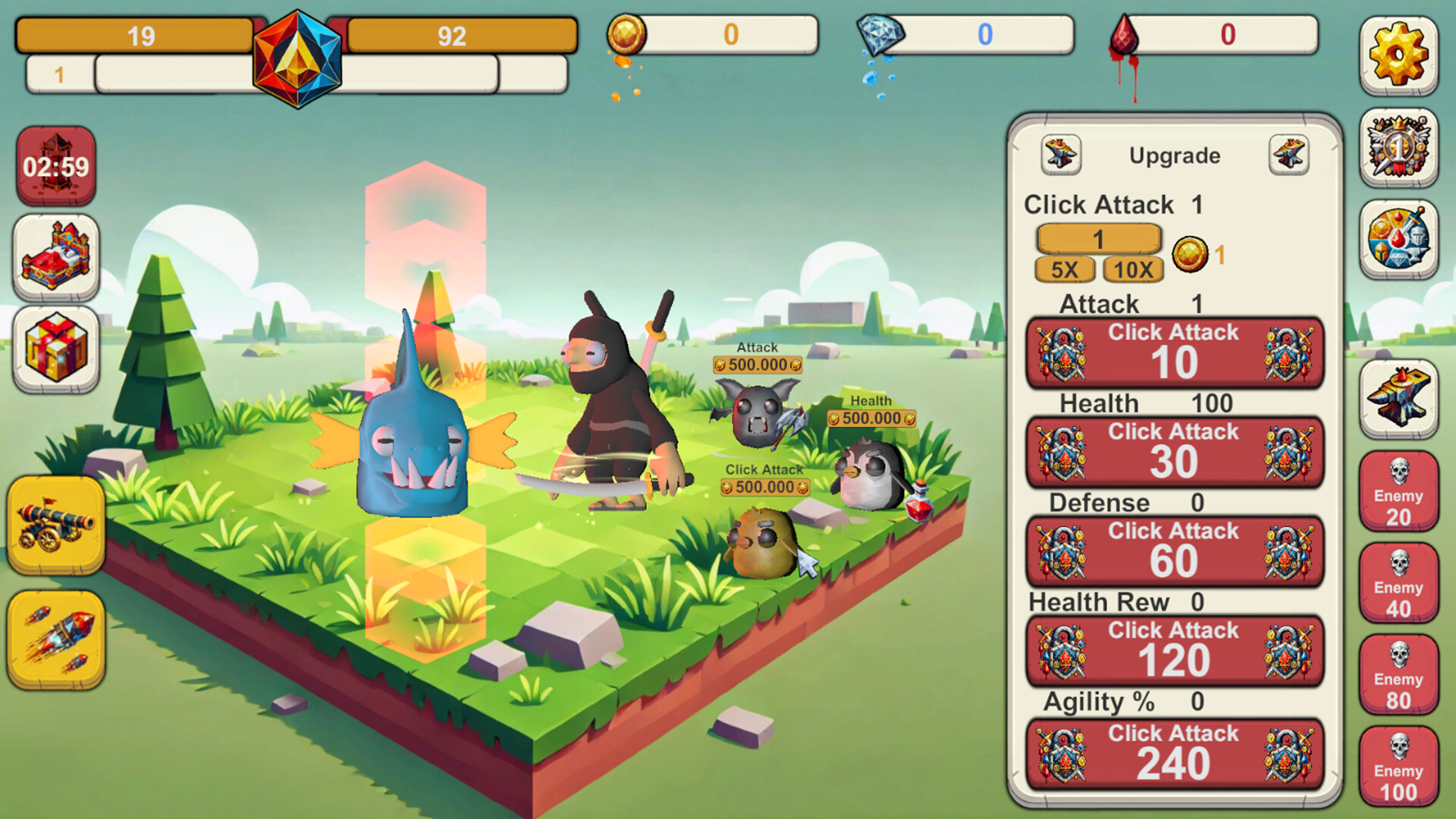
Task: Open the gear settings menu
Action: 1398,55
